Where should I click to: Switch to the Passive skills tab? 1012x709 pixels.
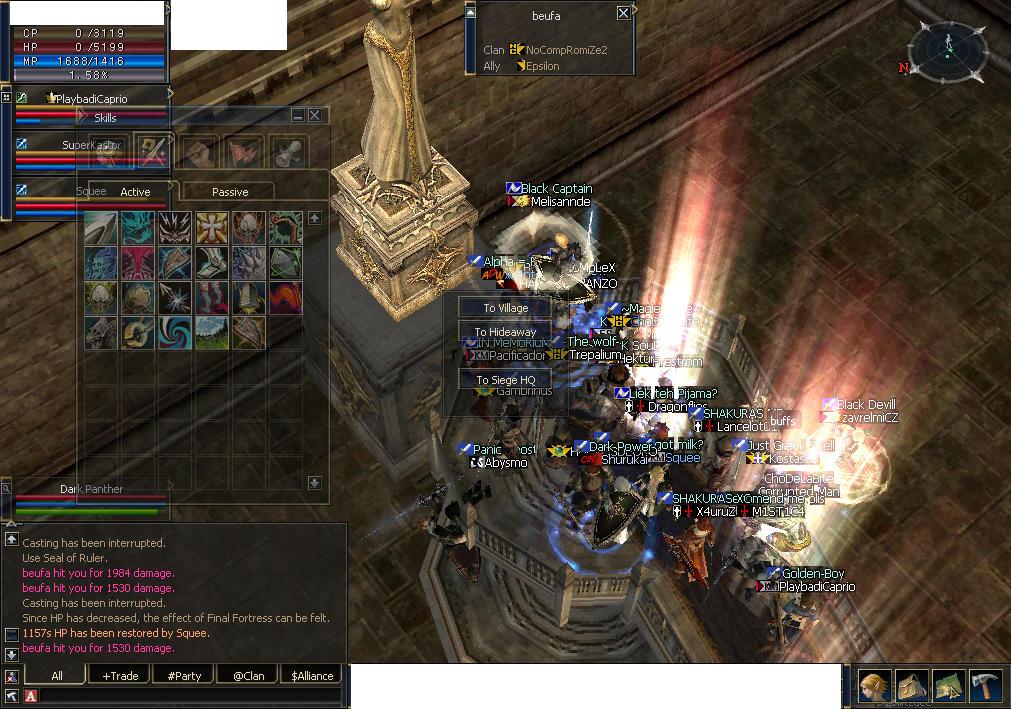(229, 192)
